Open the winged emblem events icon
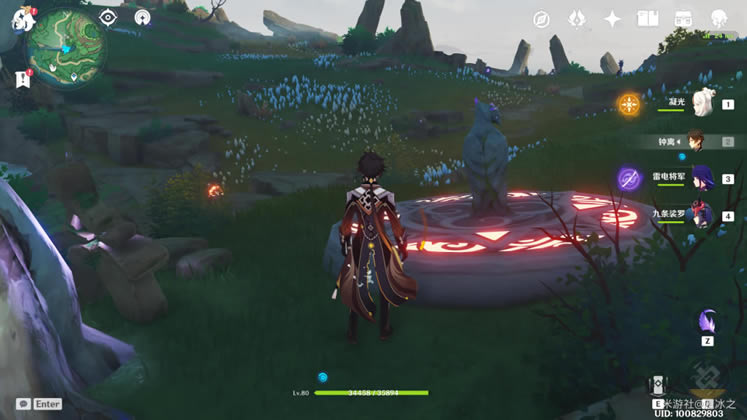This screenshot has height=420, width=747. [576, 19]
